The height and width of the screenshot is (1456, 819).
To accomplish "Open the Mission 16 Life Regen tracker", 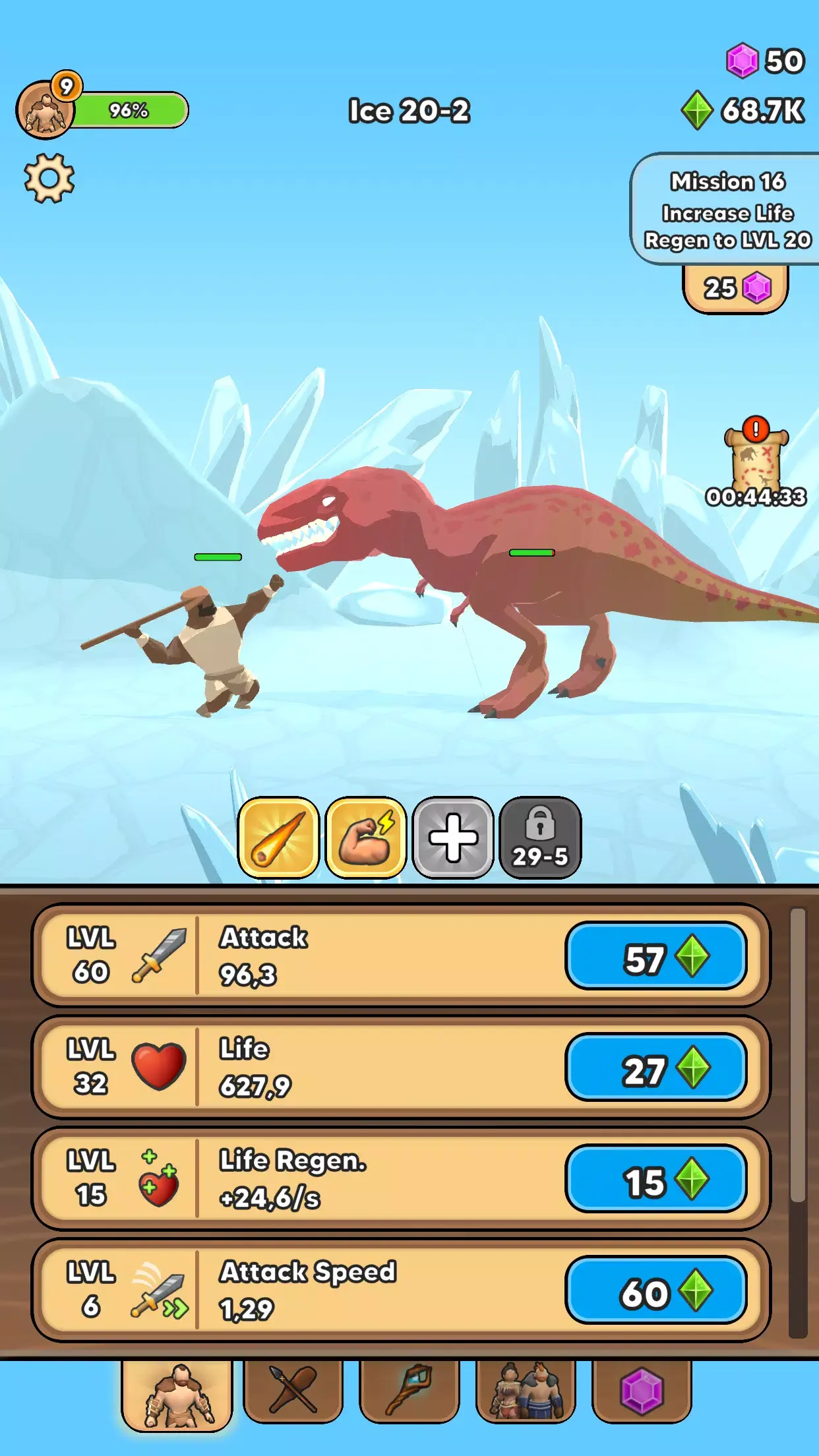I will (x=727, y=210).
